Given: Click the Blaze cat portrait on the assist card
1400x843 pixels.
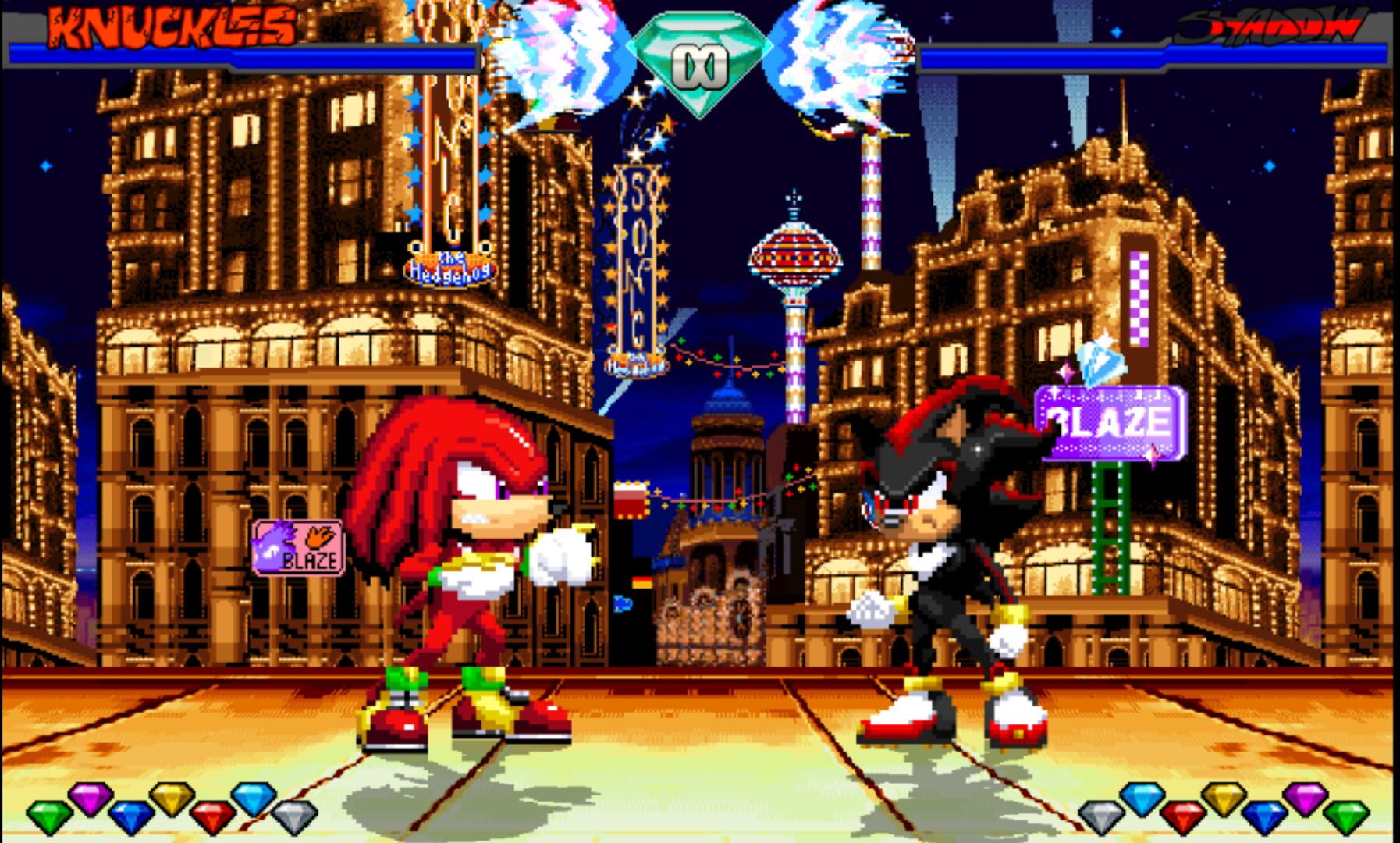Looking at the screenshot, I should coord(271,545).
